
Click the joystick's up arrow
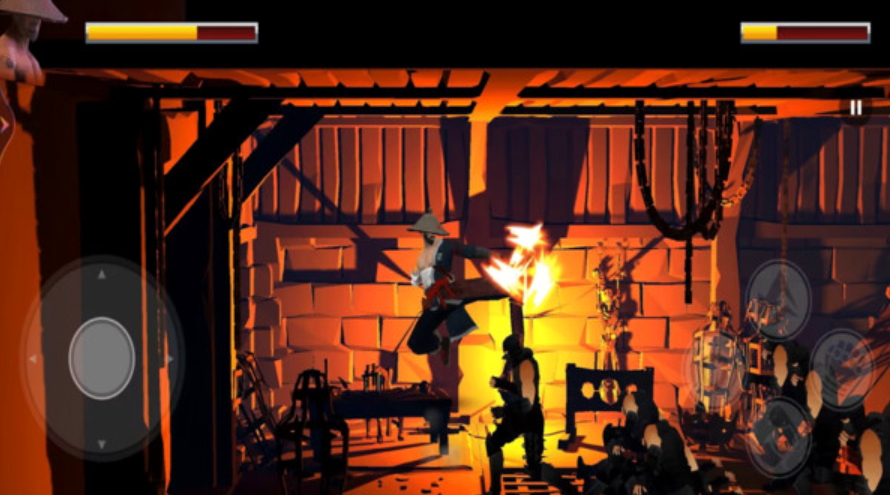[102, 273]
